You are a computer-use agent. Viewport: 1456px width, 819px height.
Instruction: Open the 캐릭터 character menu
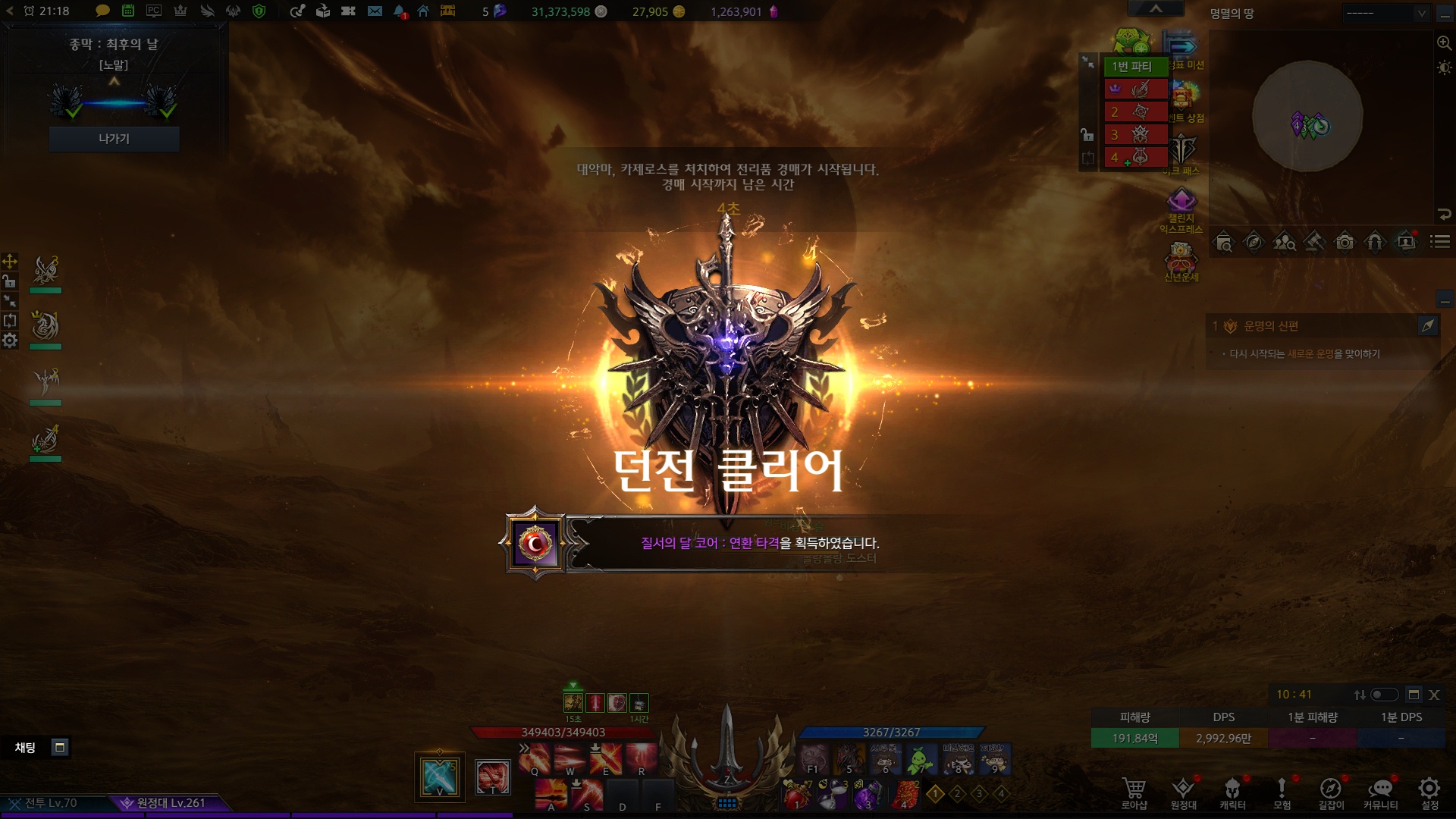click(x=1232, y=792)
